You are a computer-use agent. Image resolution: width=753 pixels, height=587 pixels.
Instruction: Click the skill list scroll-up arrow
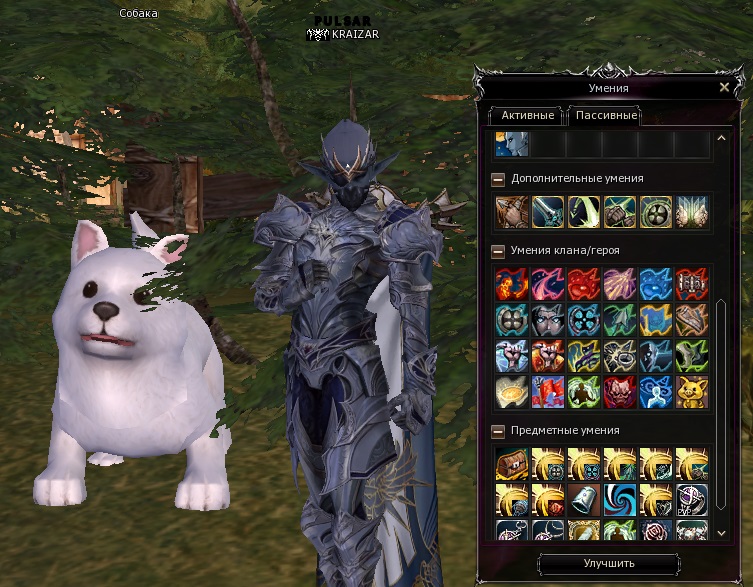(x=722, y=136)
